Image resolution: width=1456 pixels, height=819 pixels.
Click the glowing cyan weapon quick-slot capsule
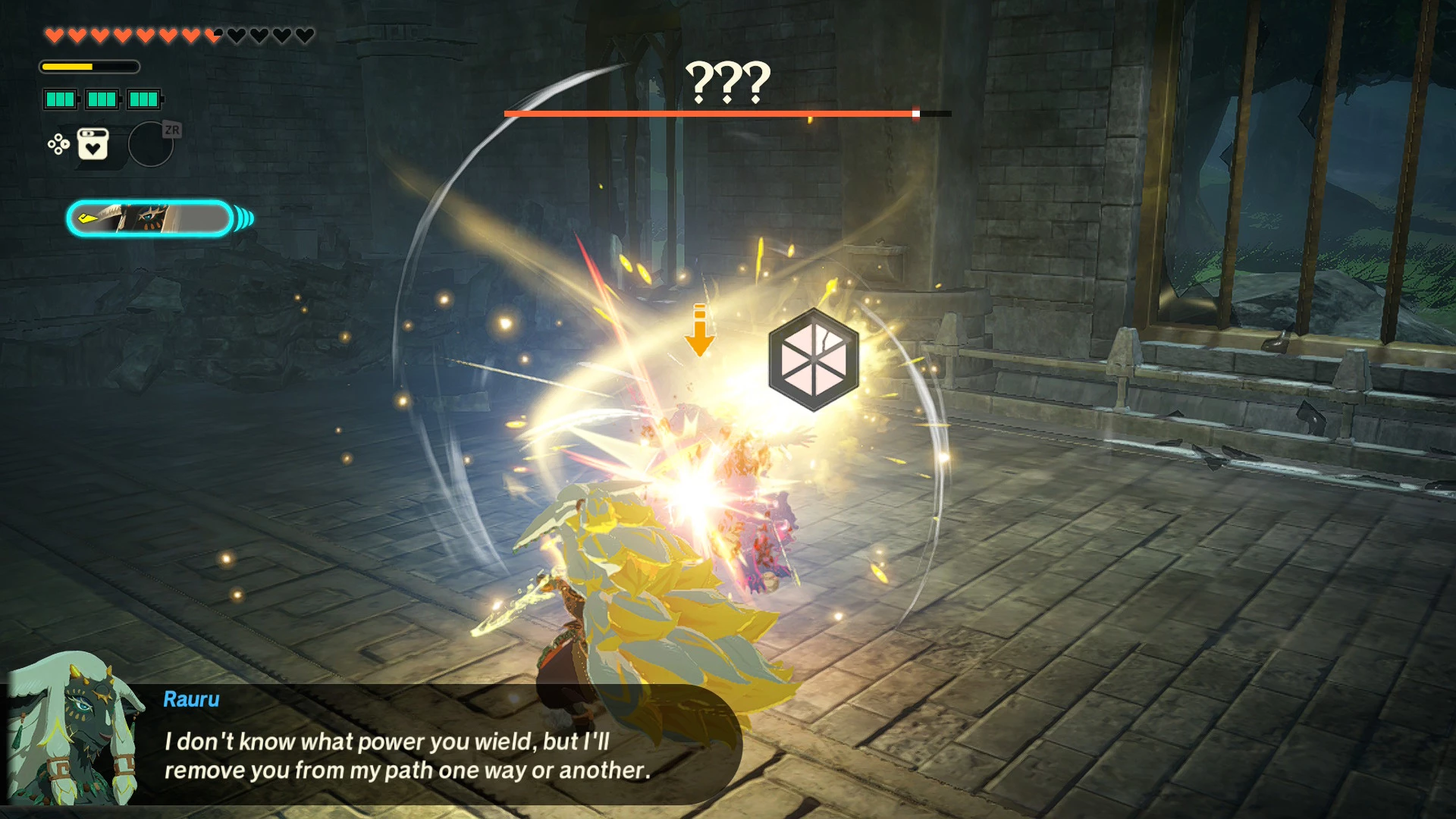point(148,216)
